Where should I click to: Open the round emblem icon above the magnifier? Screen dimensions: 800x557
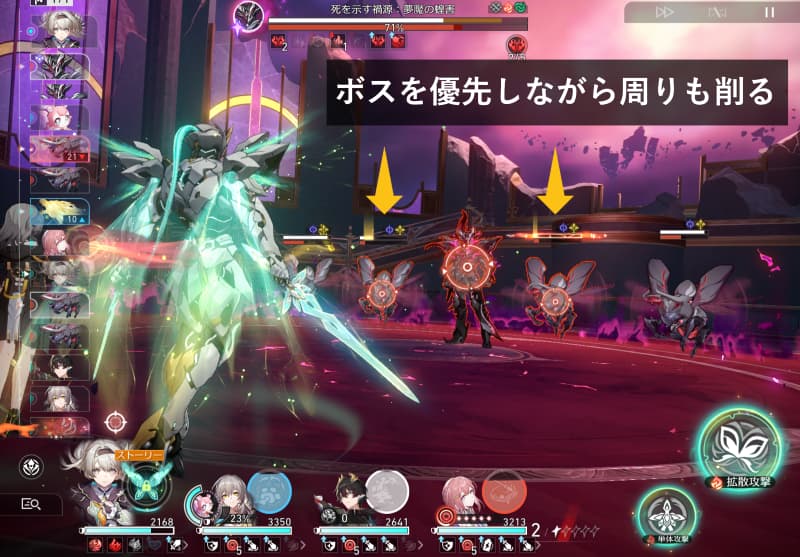[x=30, y=466]
